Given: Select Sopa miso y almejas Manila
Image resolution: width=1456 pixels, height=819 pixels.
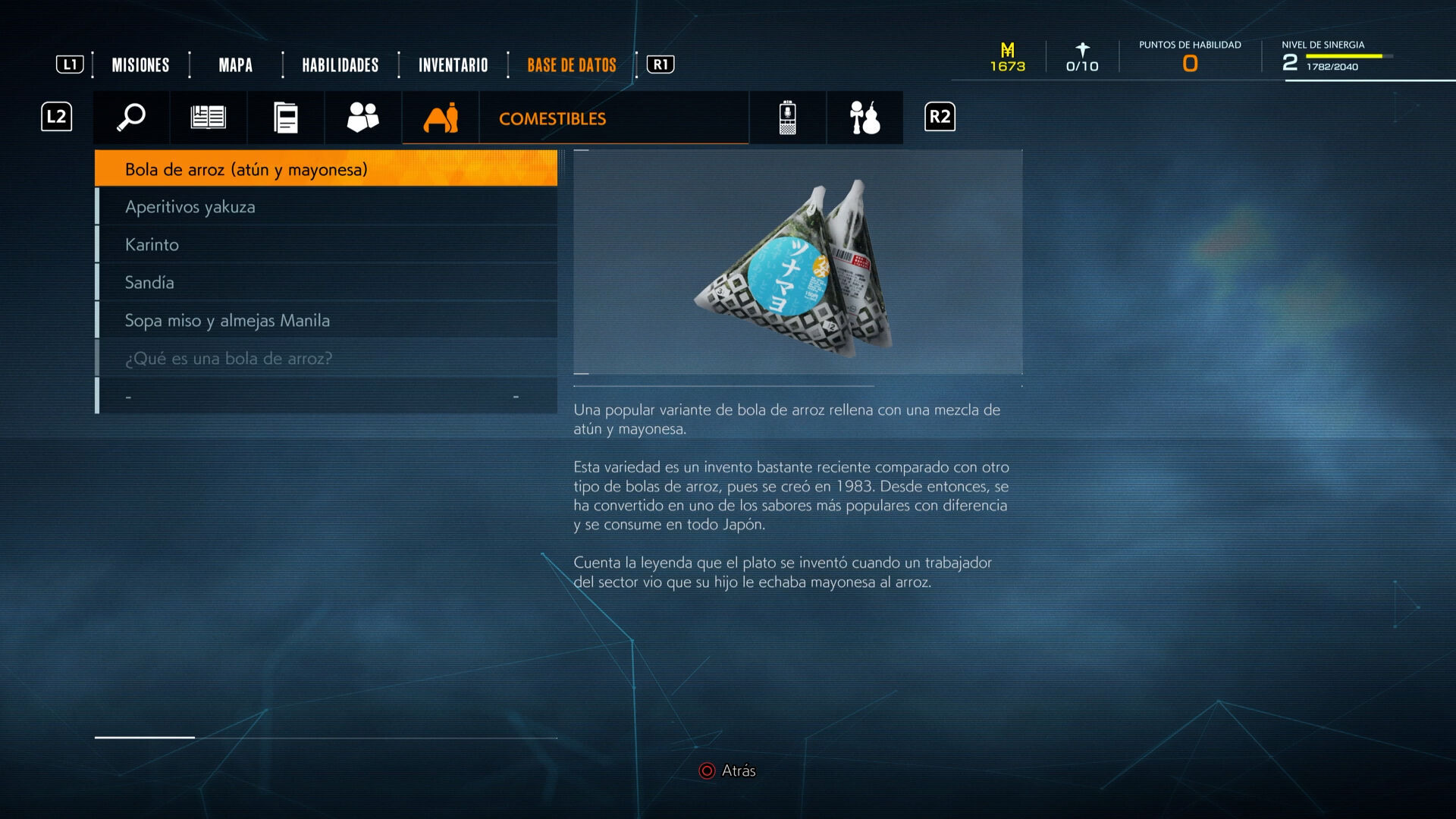Looking at the screenshot, I should click(326, 321).
